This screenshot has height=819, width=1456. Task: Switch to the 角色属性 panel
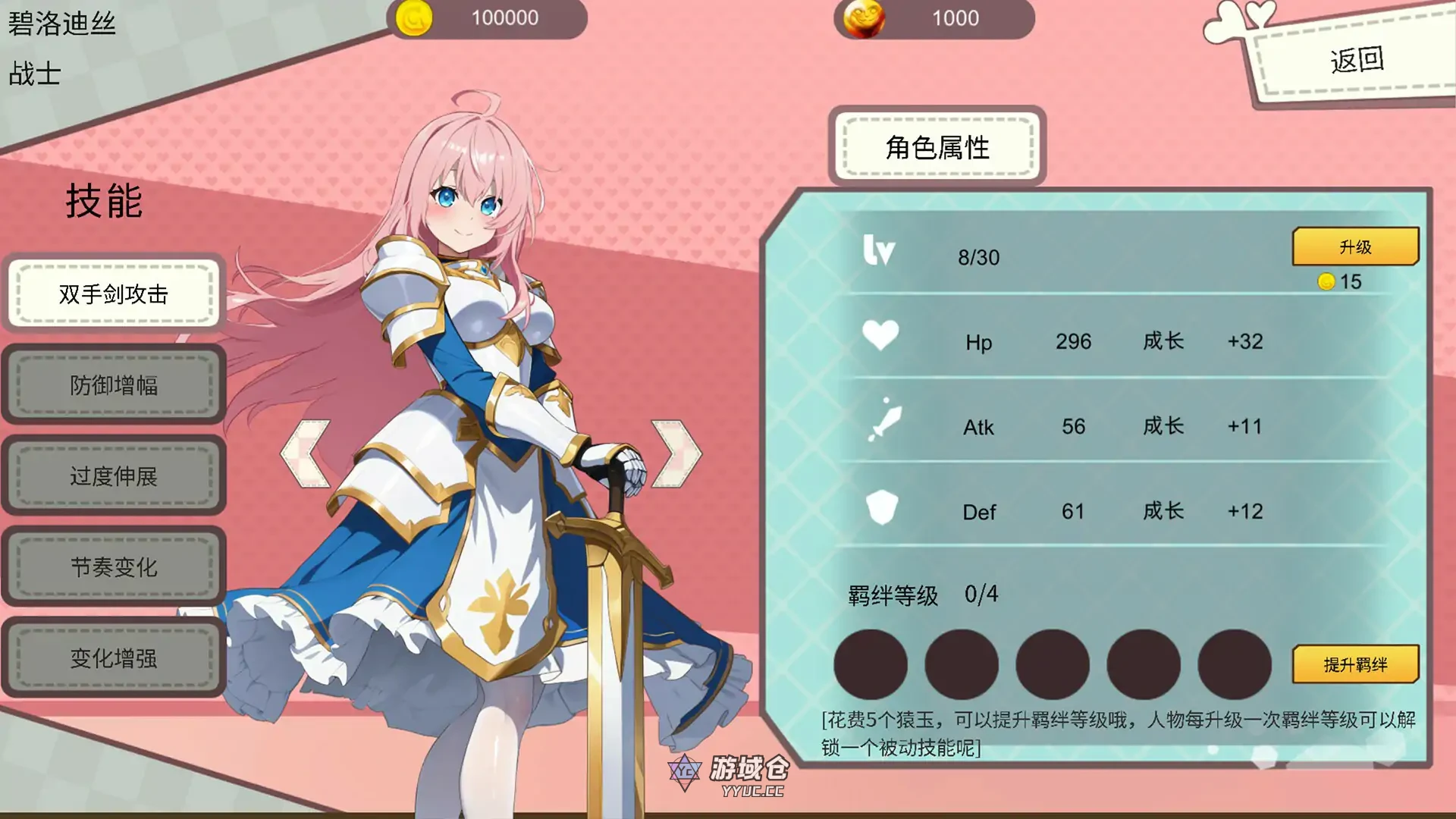pyautogui.click(x=939, y=147)
